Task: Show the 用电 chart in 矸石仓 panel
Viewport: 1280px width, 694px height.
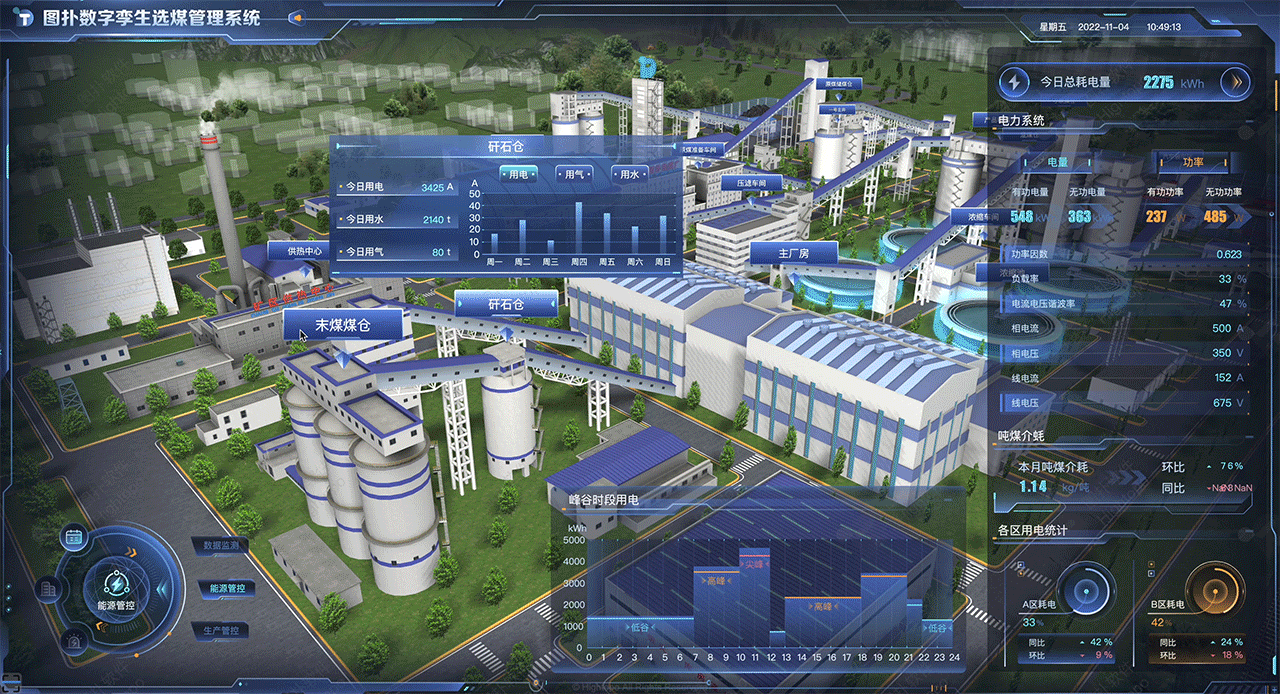Action: 518,174
